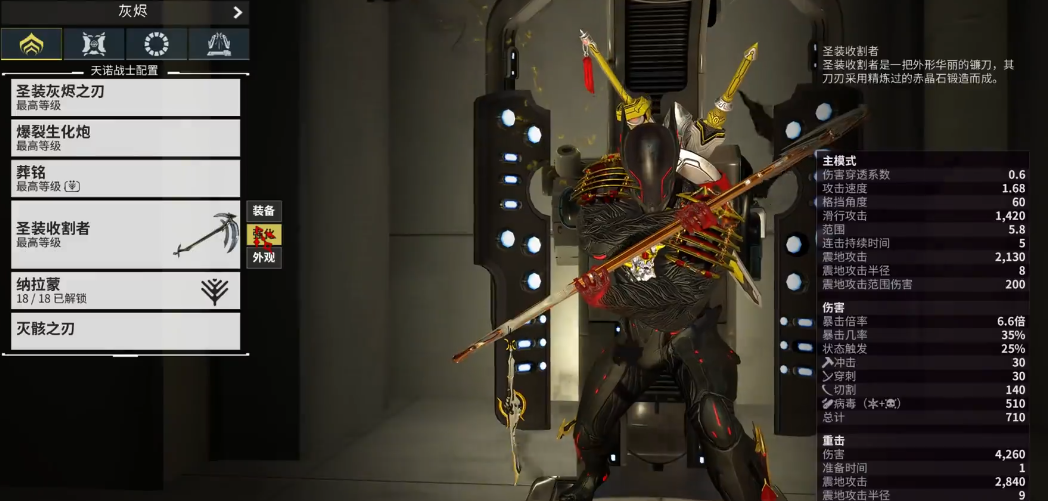The width and height of the screenshot is (1048, 501).
Task: Choose the 爆裂生化炮 weapon slot
Action: [x=125, y=138]
